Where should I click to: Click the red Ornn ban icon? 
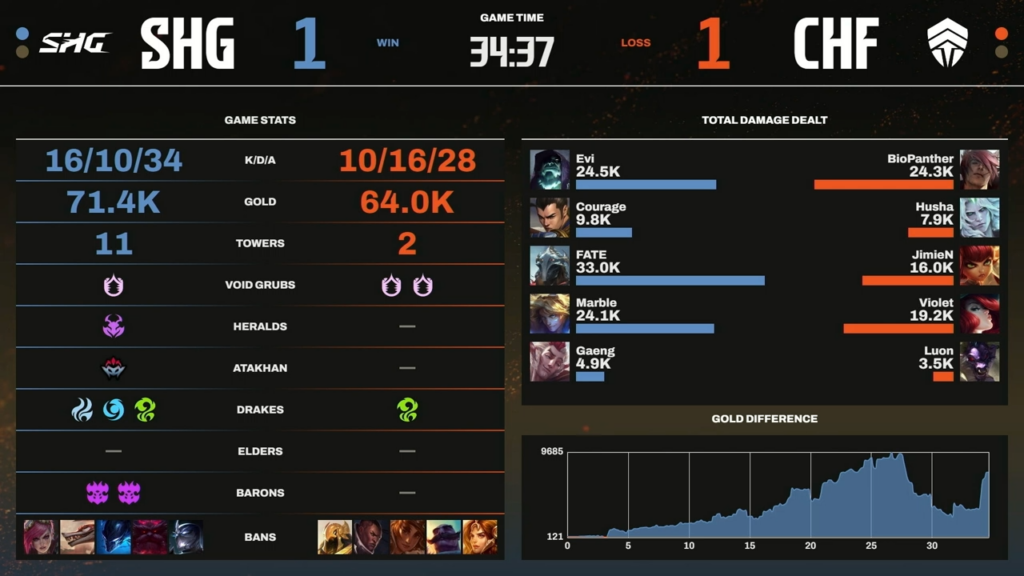[149, 537]
